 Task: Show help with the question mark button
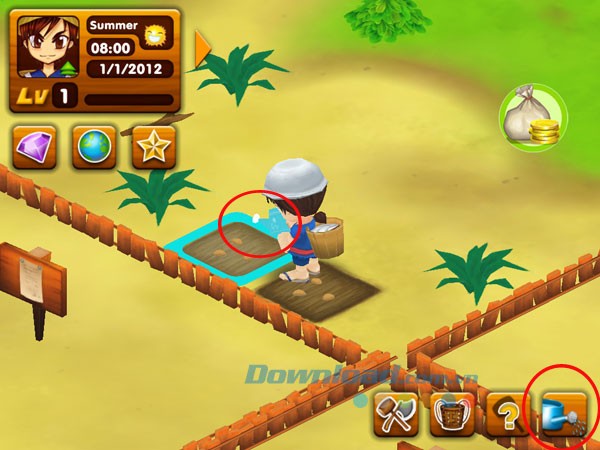pos(508,413)
